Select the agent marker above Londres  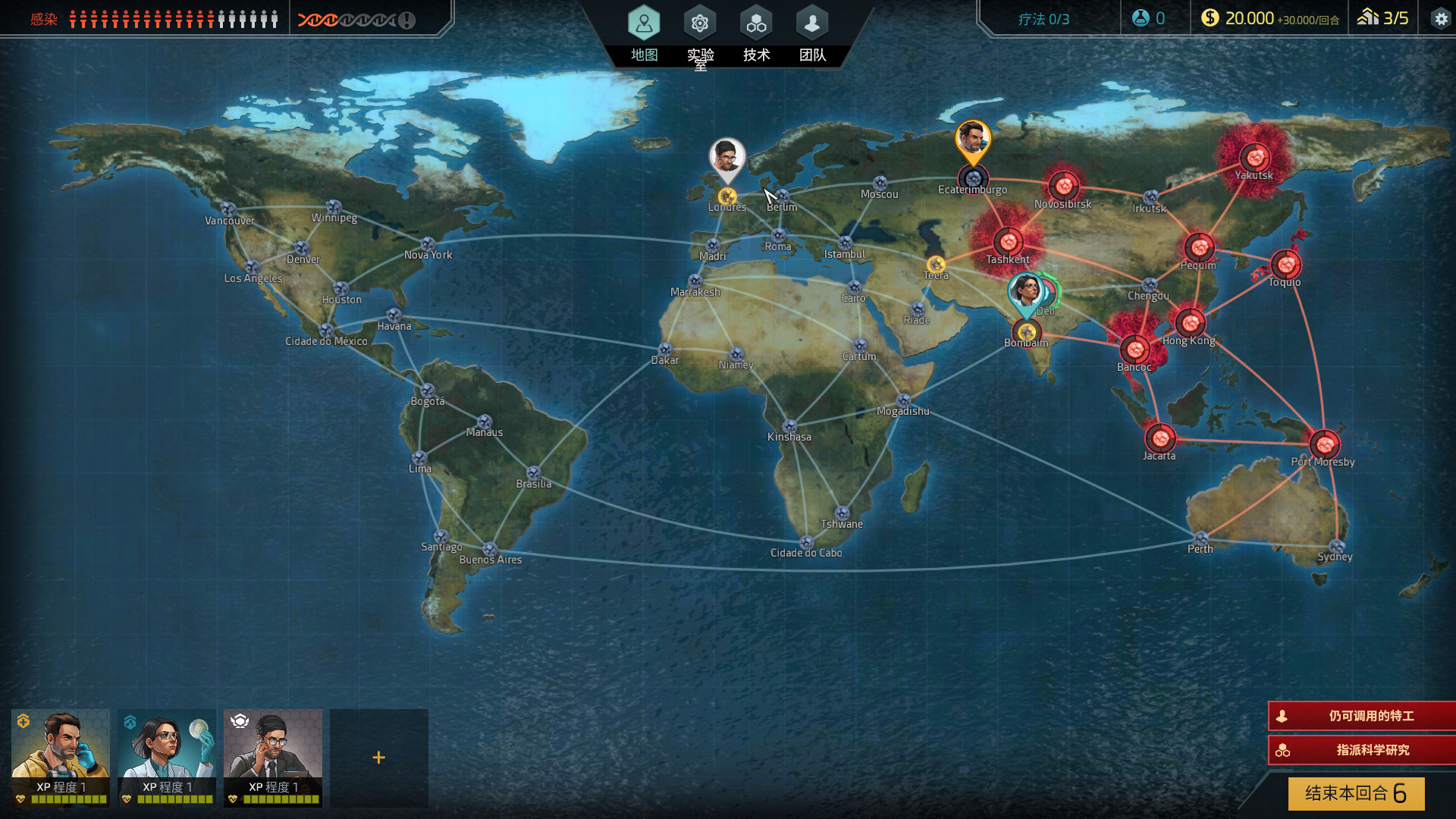tap(727, 158)
